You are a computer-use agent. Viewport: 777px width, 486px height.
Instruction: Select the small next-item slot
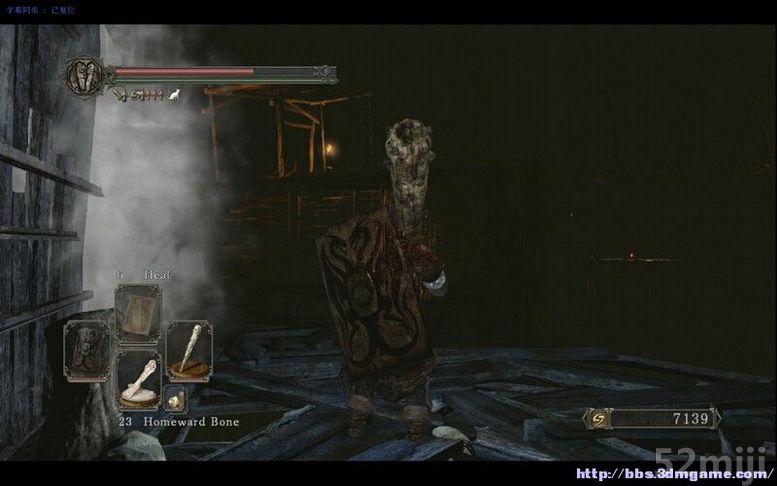(174, 399)
